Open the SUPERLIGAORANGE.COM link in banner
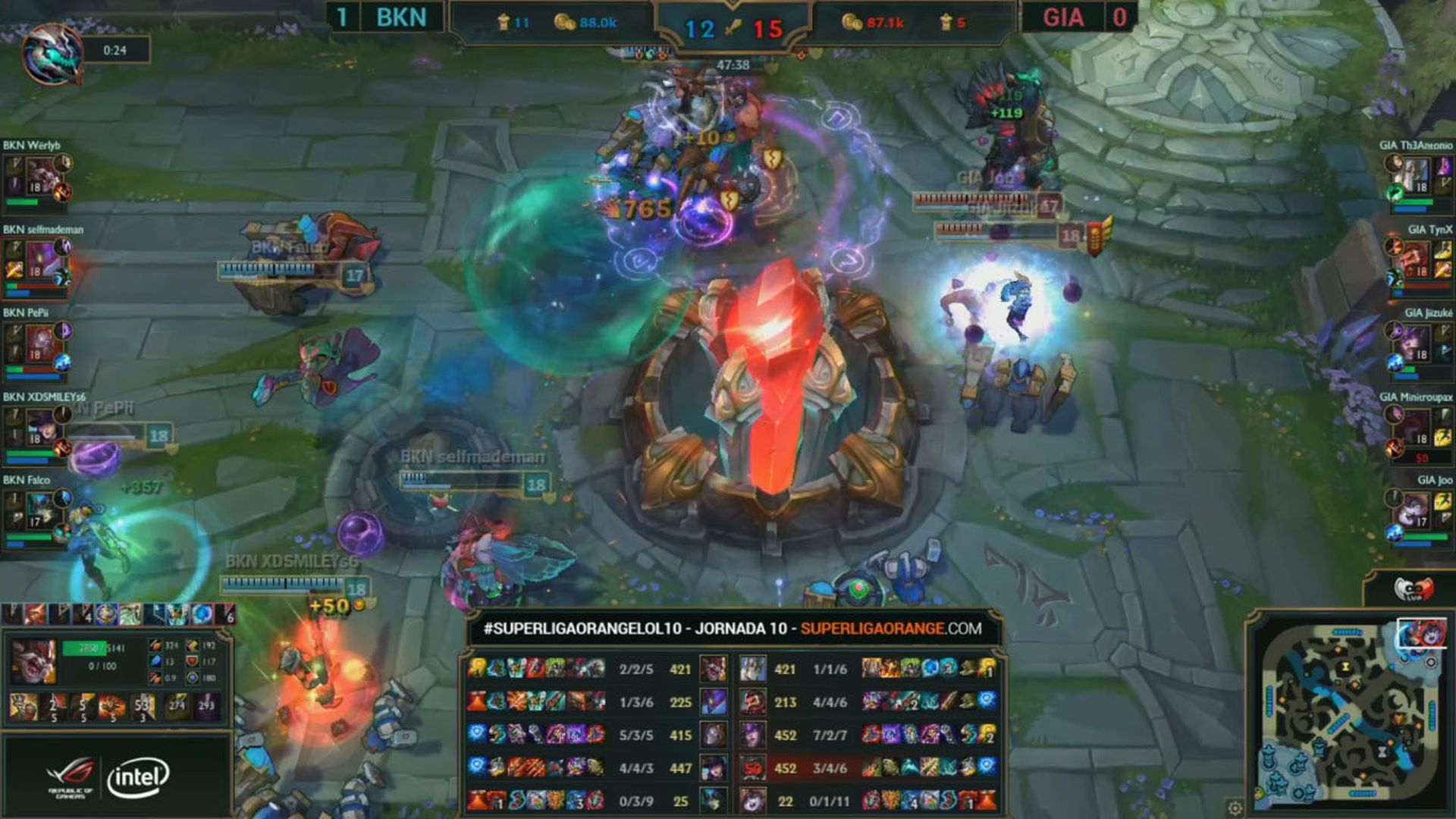 click(890, 629)
